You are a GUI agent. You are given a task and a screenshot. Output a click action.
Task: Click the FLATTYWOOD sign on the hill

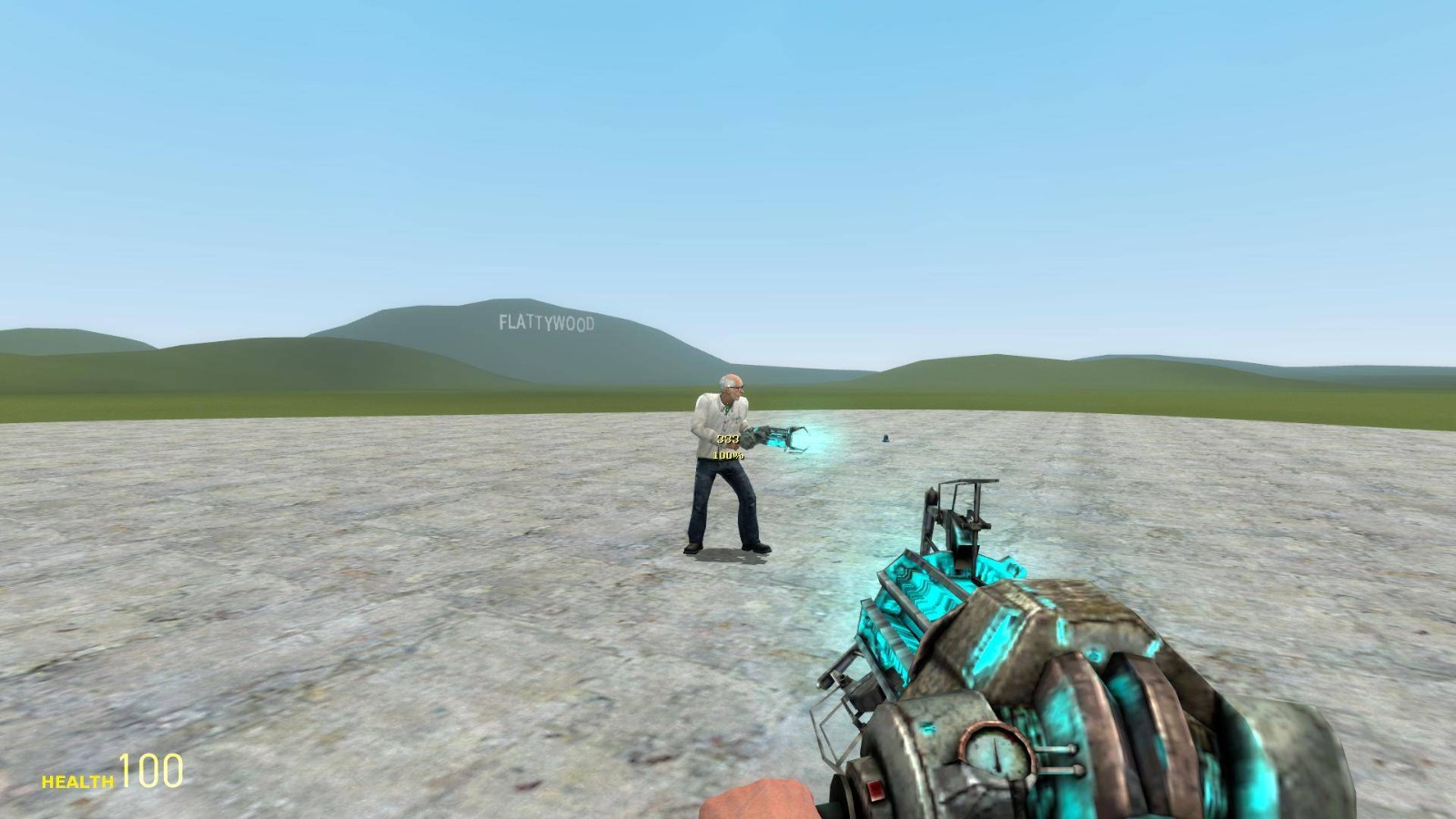(547, 322)
